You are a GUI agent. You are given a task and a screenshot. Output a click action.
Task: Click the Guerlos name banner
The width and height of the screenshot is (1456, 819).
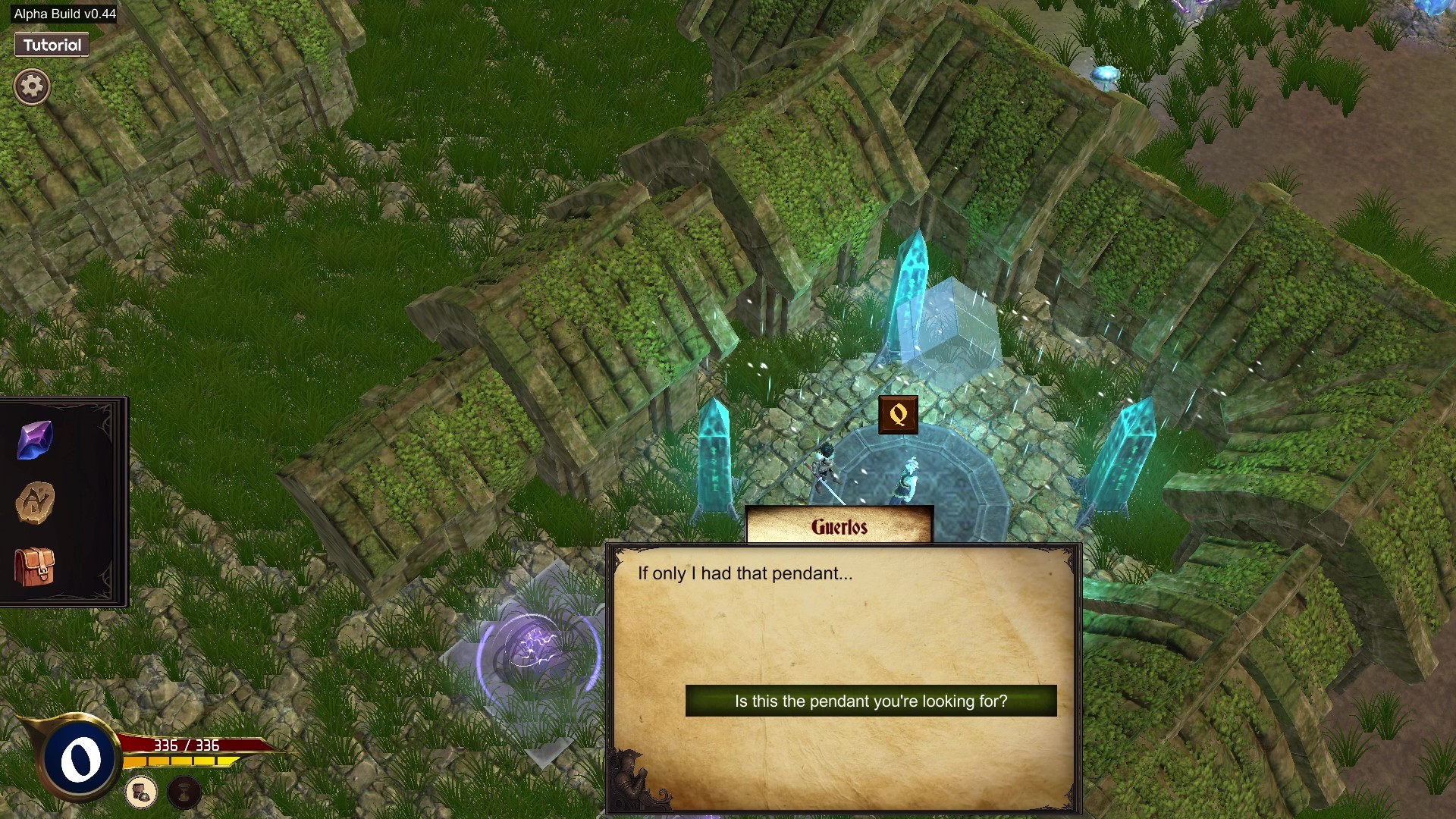pos(839,526)
